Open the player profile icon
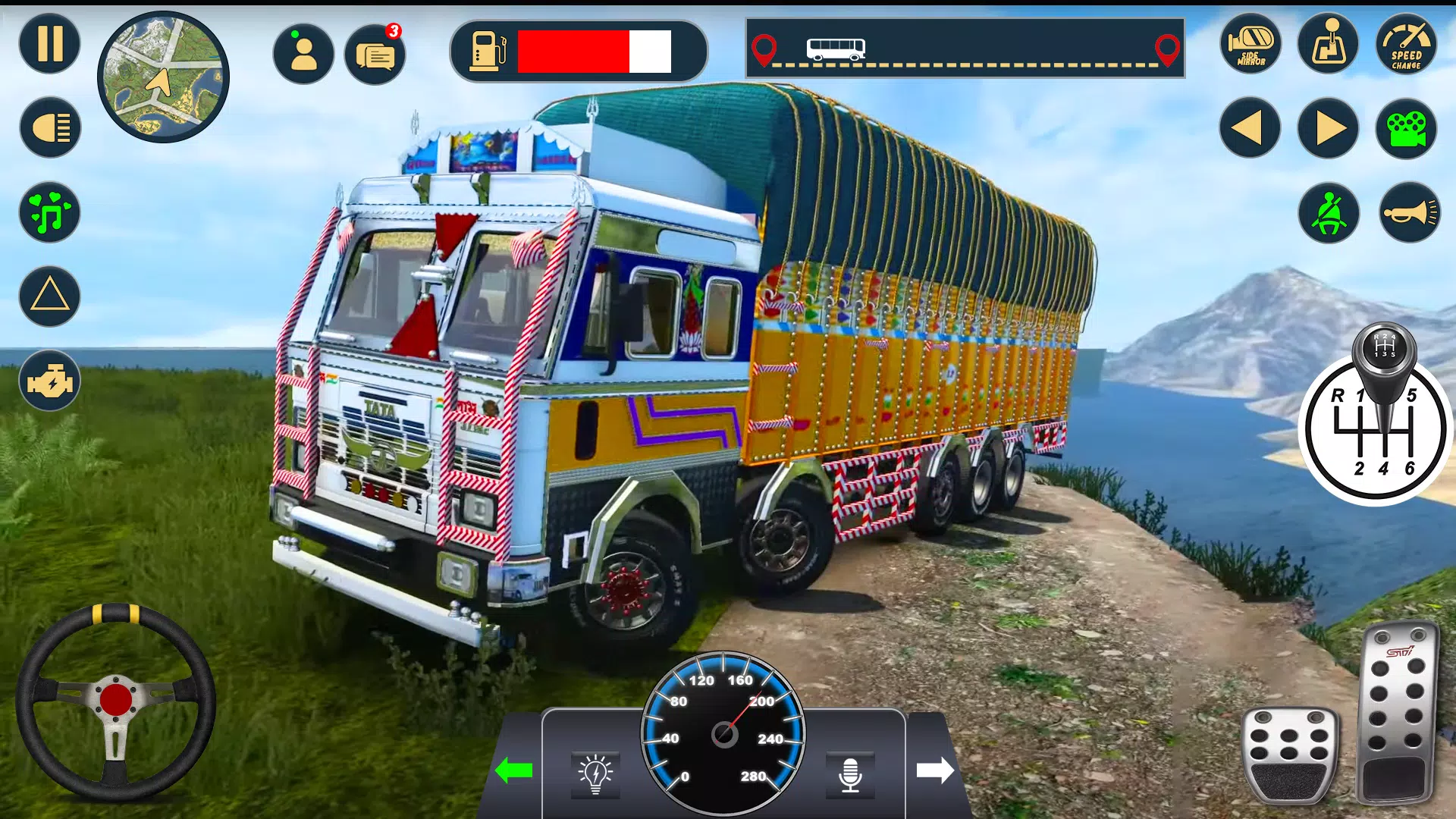The height and width of the screenshot is (819, 1456). [x=303, y=54]
